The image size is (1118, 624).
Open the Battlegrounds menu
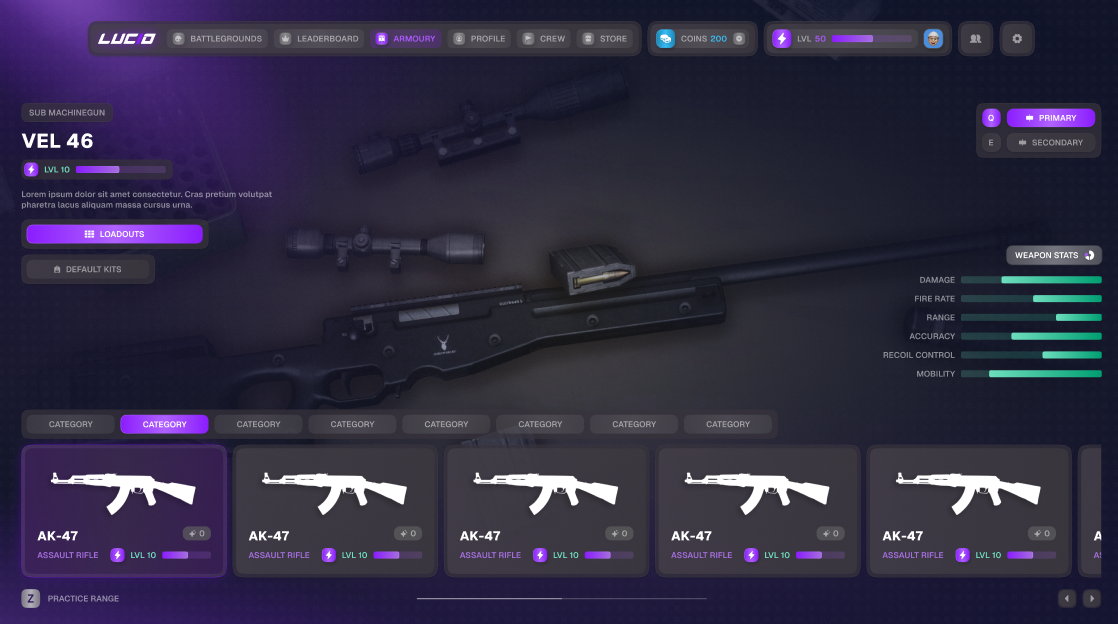pos(217,39)
